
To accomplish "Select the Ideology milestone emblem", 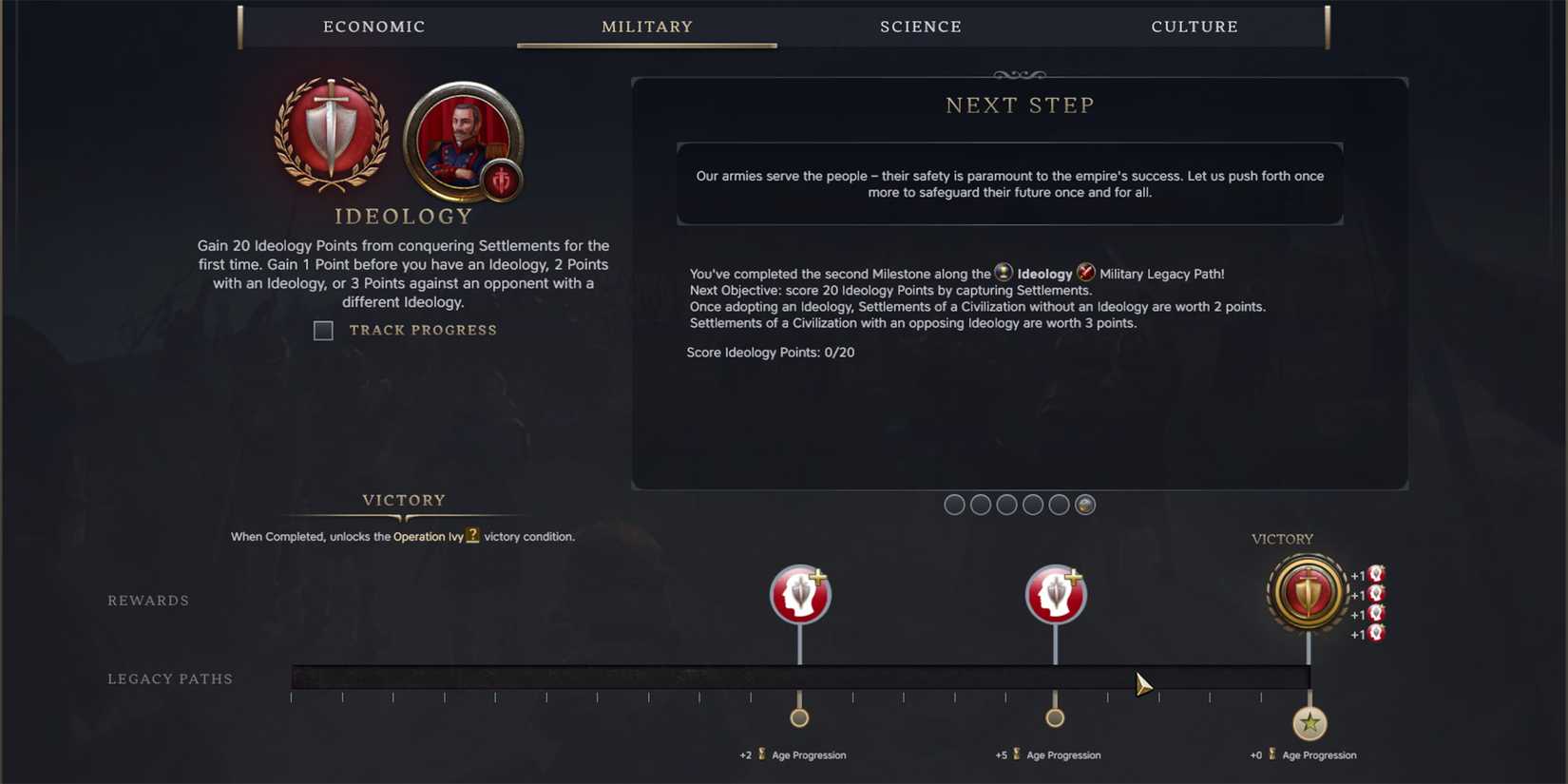I will pos(331,143).
